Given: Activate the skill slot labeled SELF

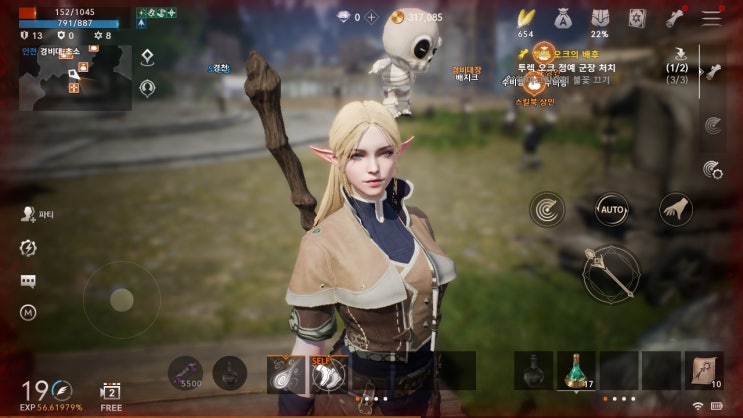Looking at the screenshot, I should (328, 374).
